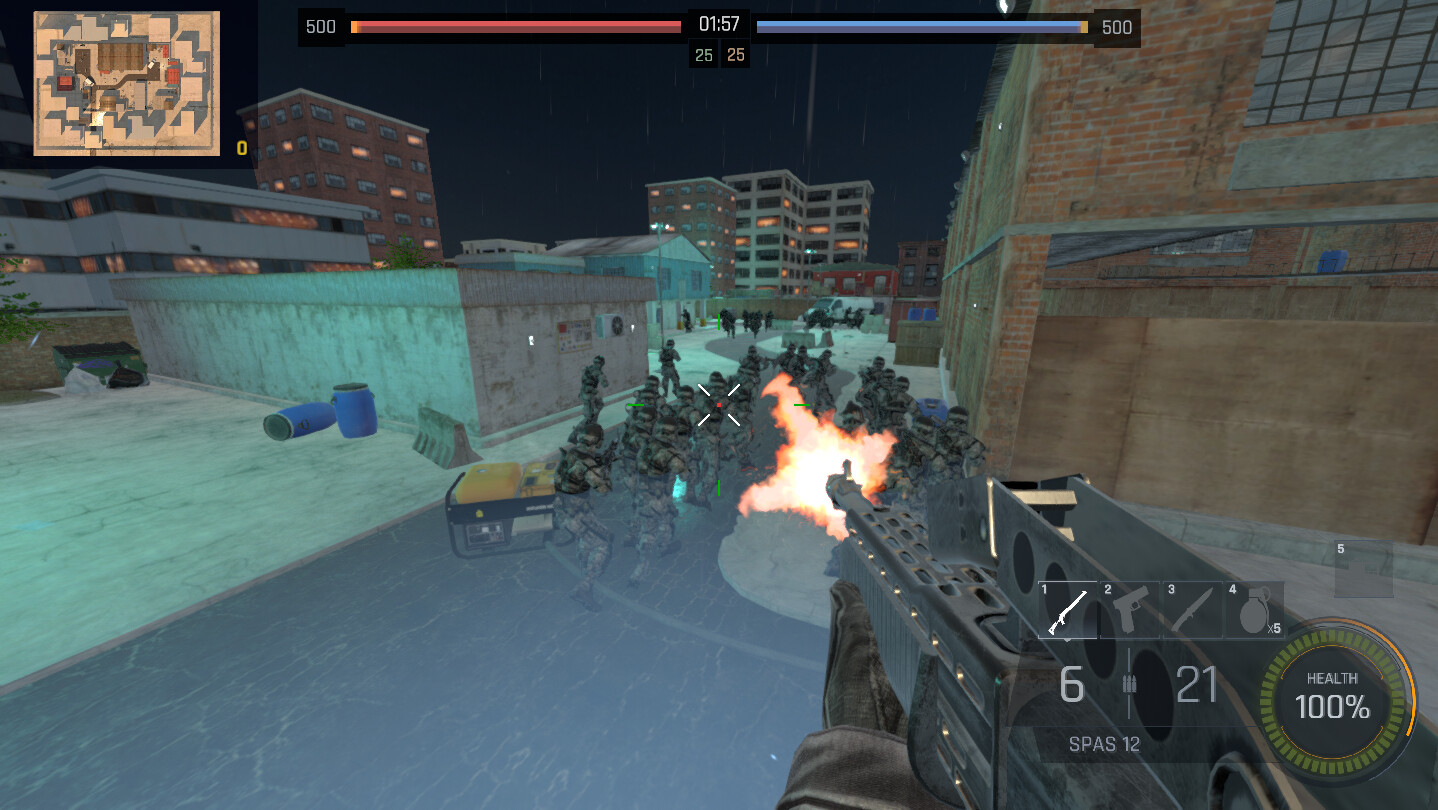Click the yellow 0 counter under the minimap
The width and height of the screenshot is (1438, 810).
[x=240, y=149]
